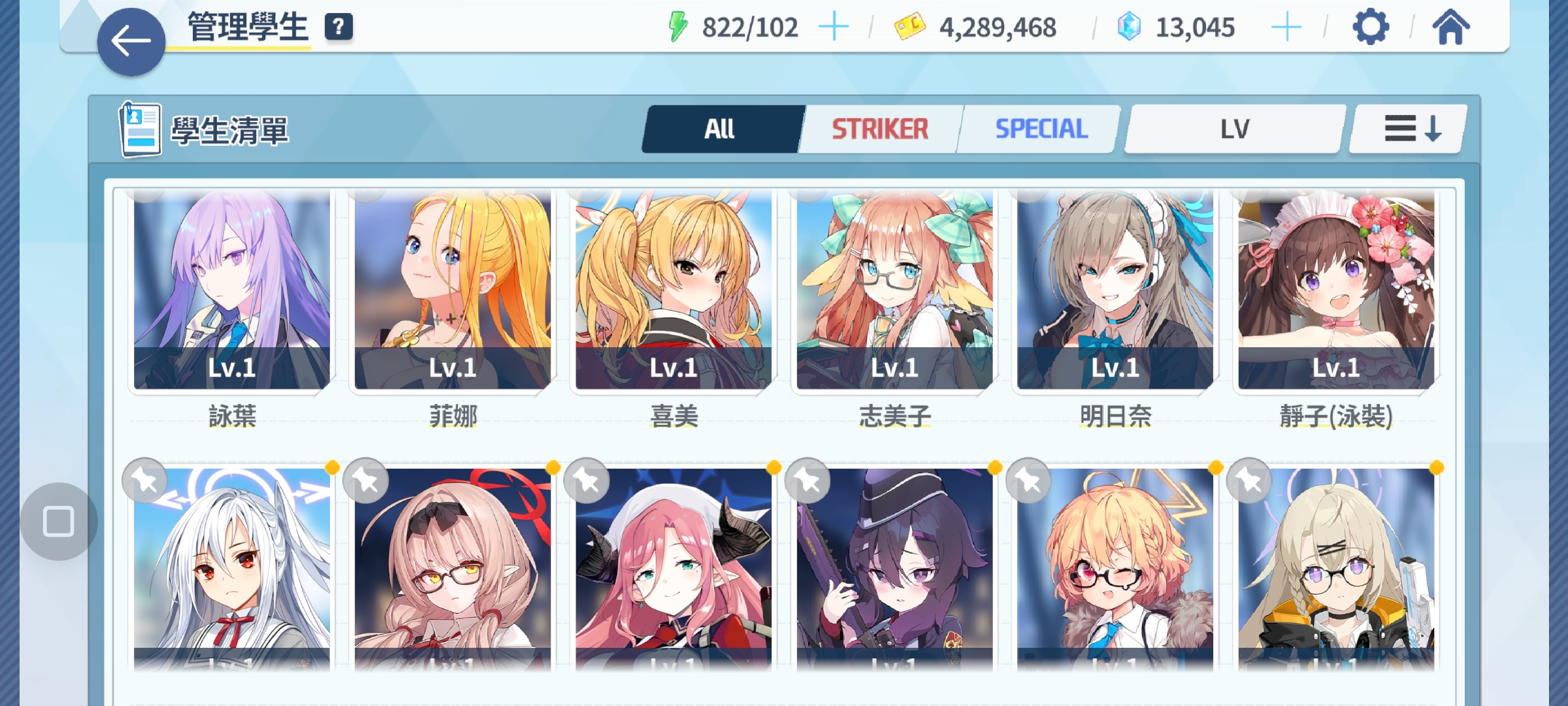
Task: Buy more blue gems with plus button
Action: 1286,27
